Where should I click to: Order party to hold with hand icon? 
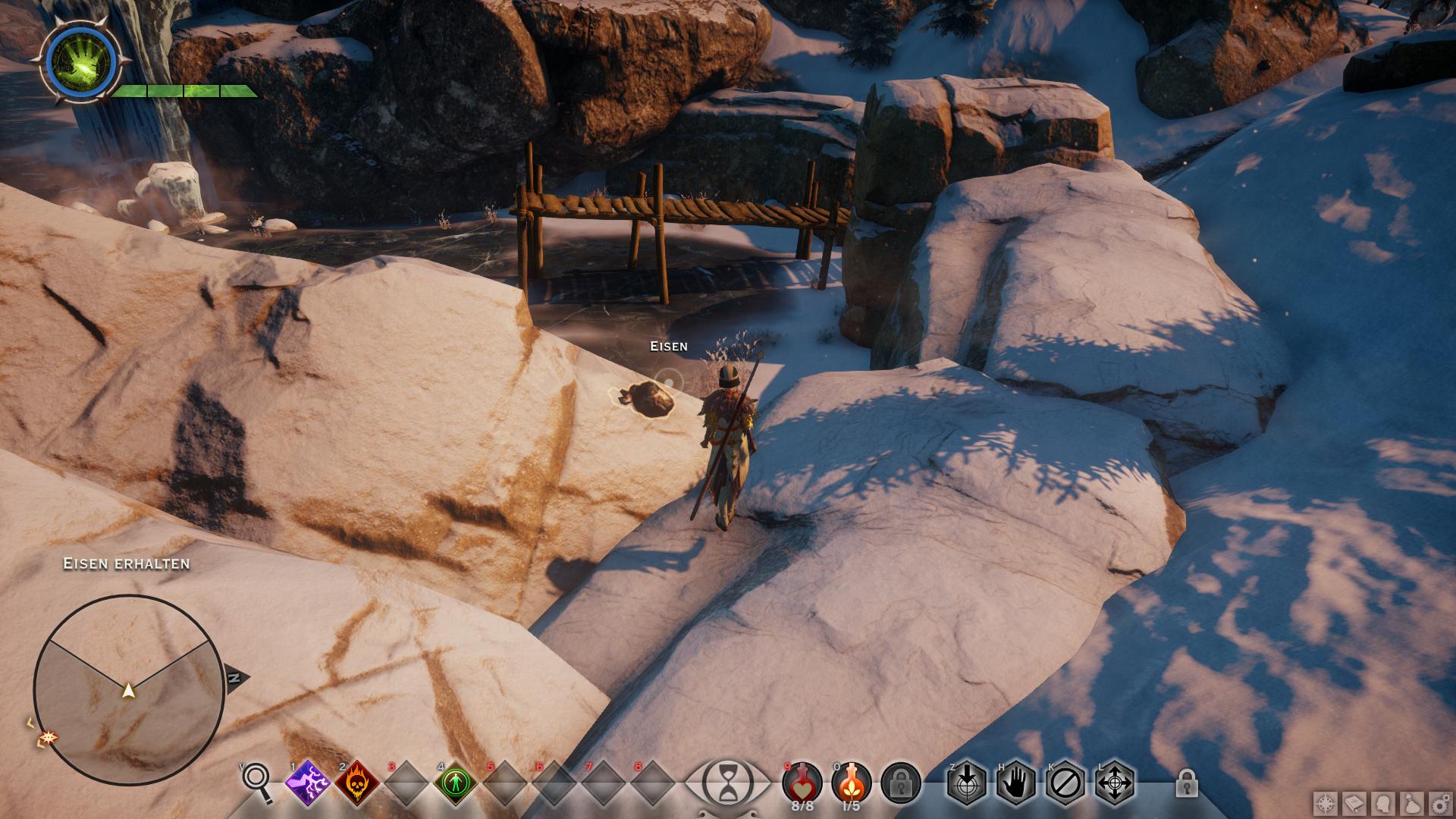(x=1015, y=783)
